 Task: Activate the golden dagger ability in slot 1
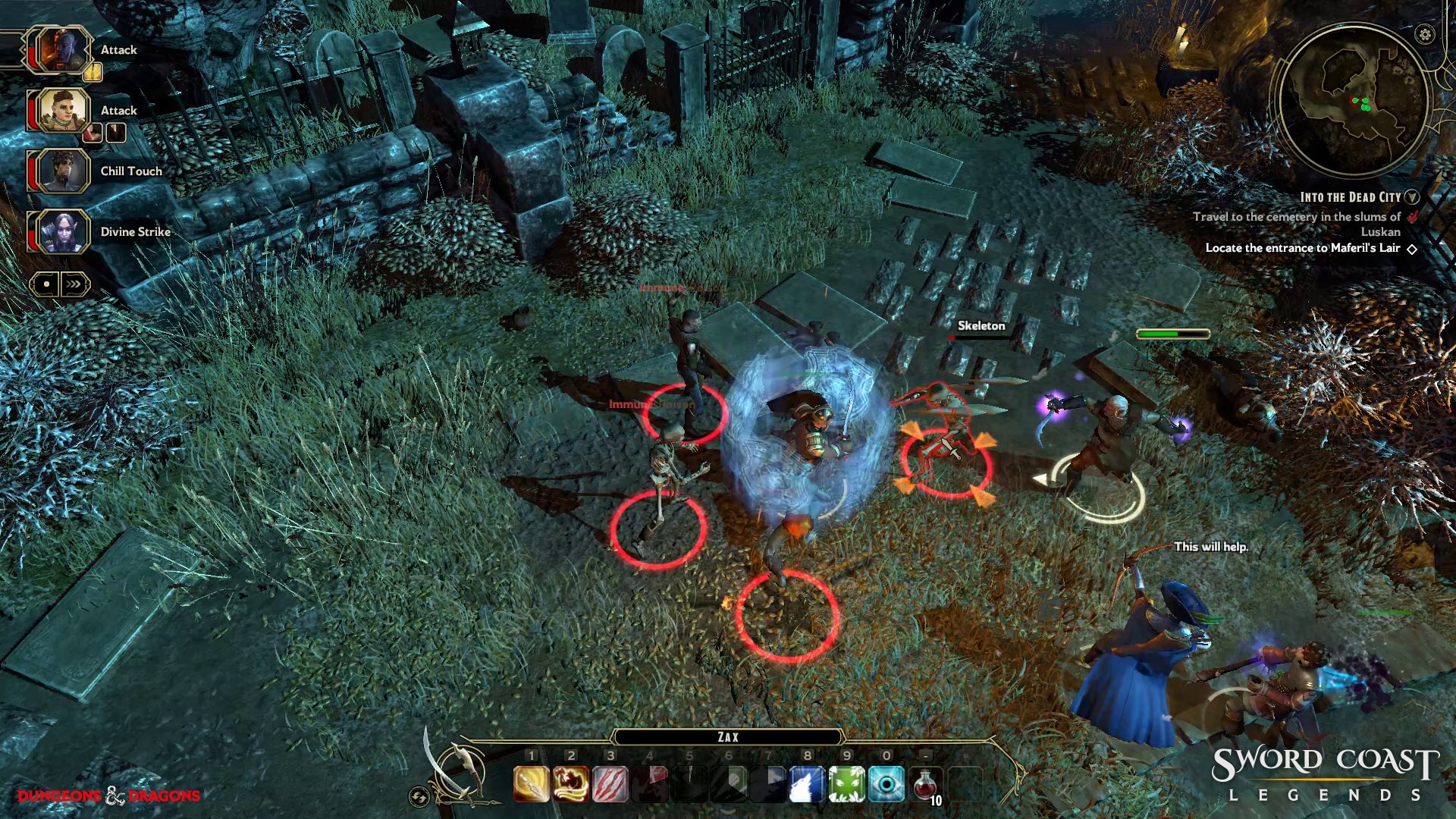coord(532,784)
